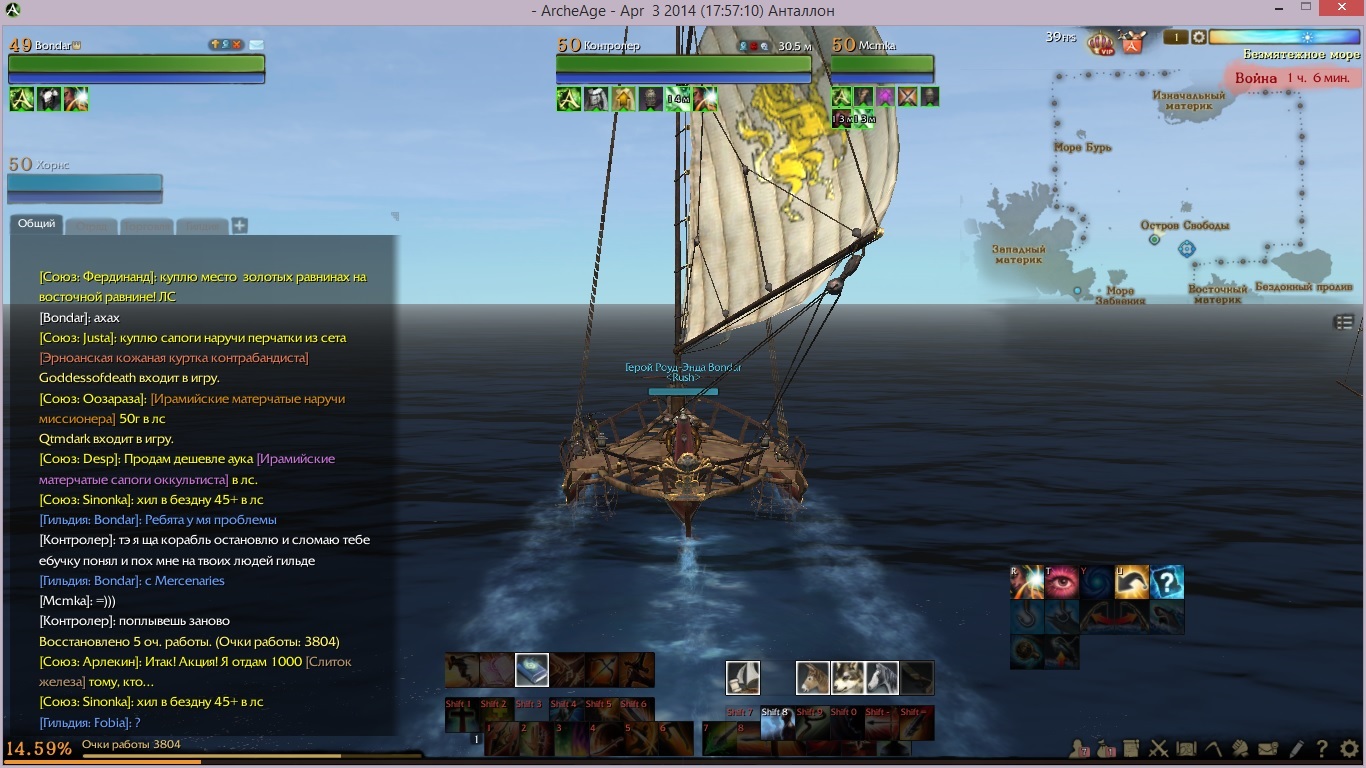Use the blue question mark card ability
Screen dimensions: 1366x768
tap(1167, 582)
